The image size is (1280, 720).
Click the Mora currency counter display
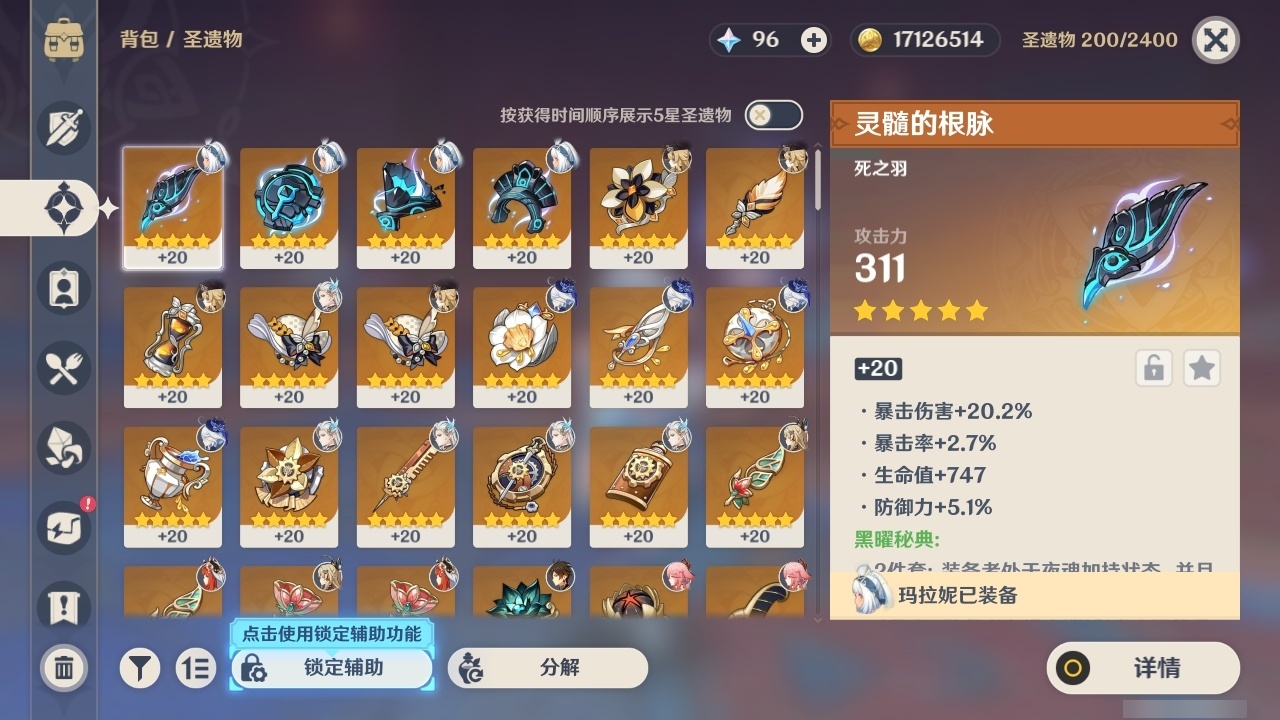click(x=923, y=40)
